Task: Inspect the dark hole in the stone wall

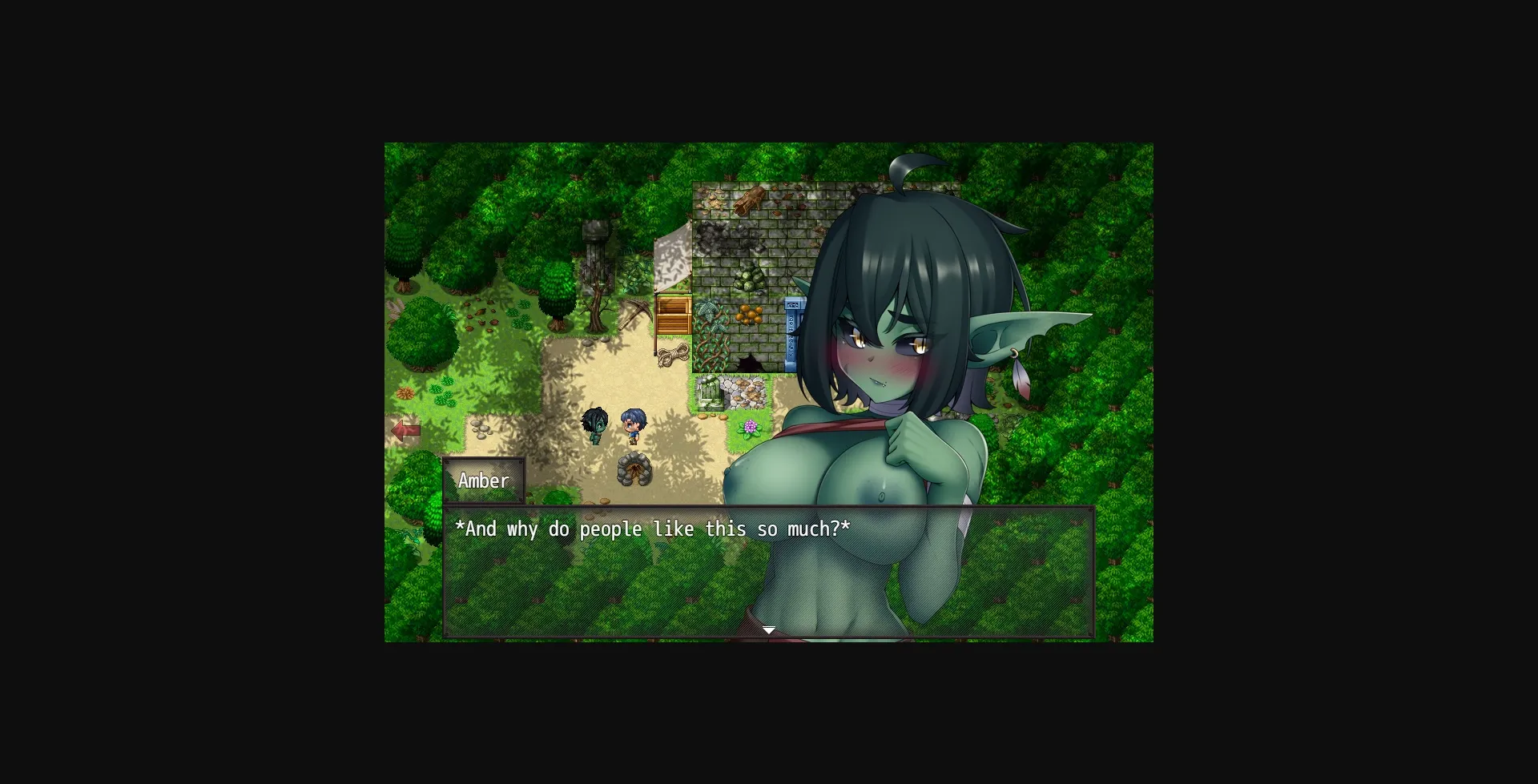Action: point(752,362)
